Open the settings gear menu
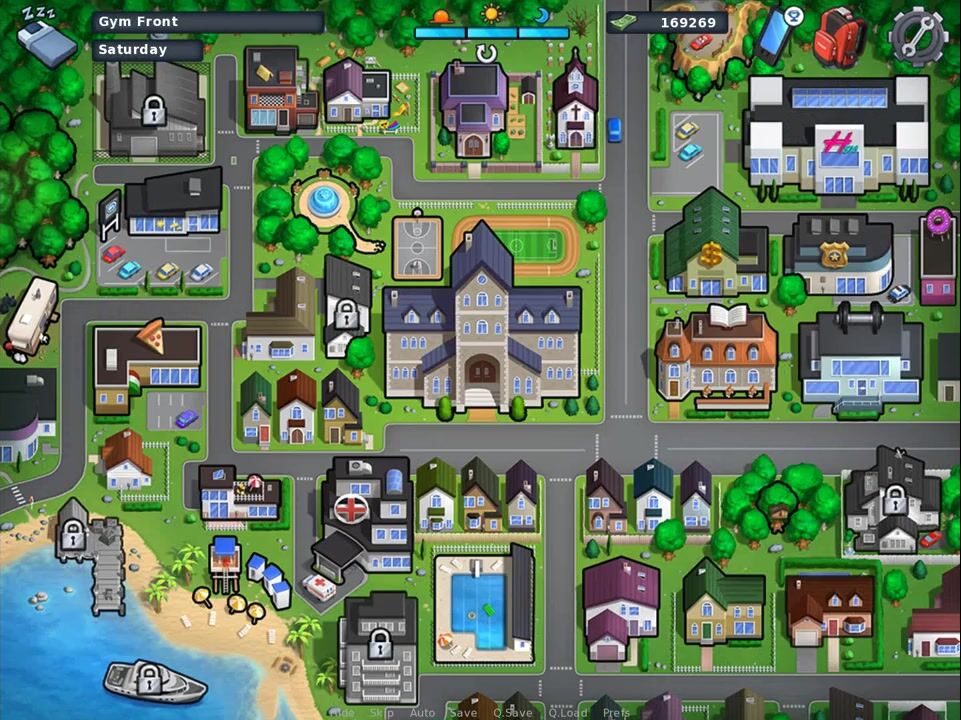Viewport: 961px width, 720px height. [917, 35]
